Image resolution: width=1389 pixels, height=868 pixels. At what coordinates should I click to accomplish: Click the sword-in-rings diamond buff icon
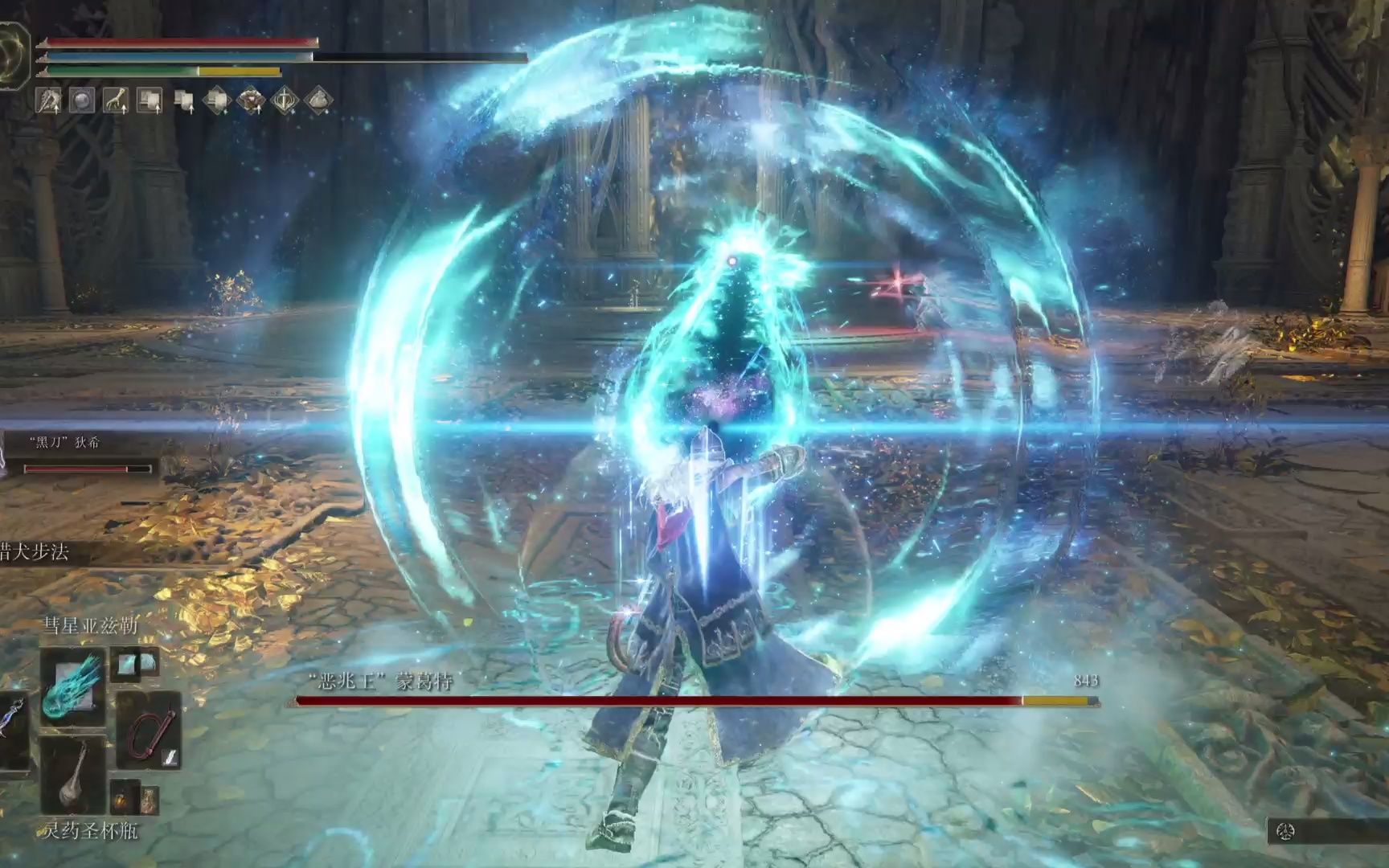point(285,101)
